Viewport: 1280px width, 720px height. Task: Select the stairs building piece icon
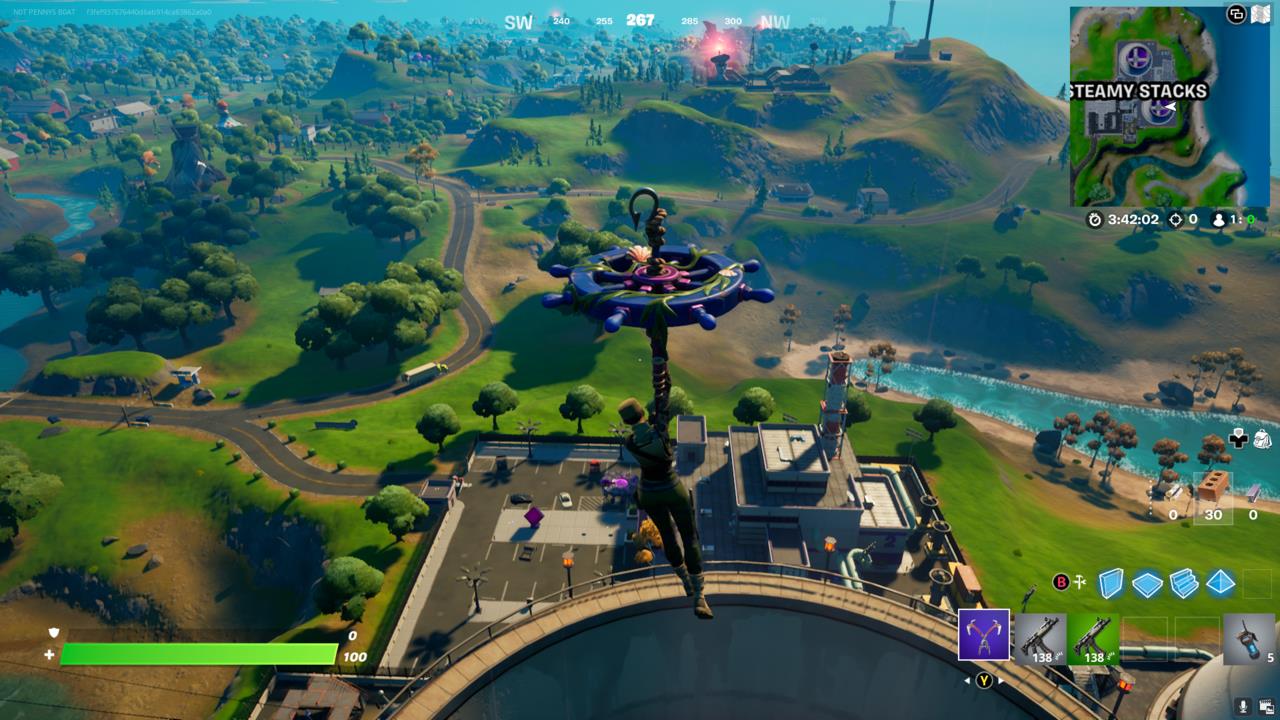tap(1183, 582)
